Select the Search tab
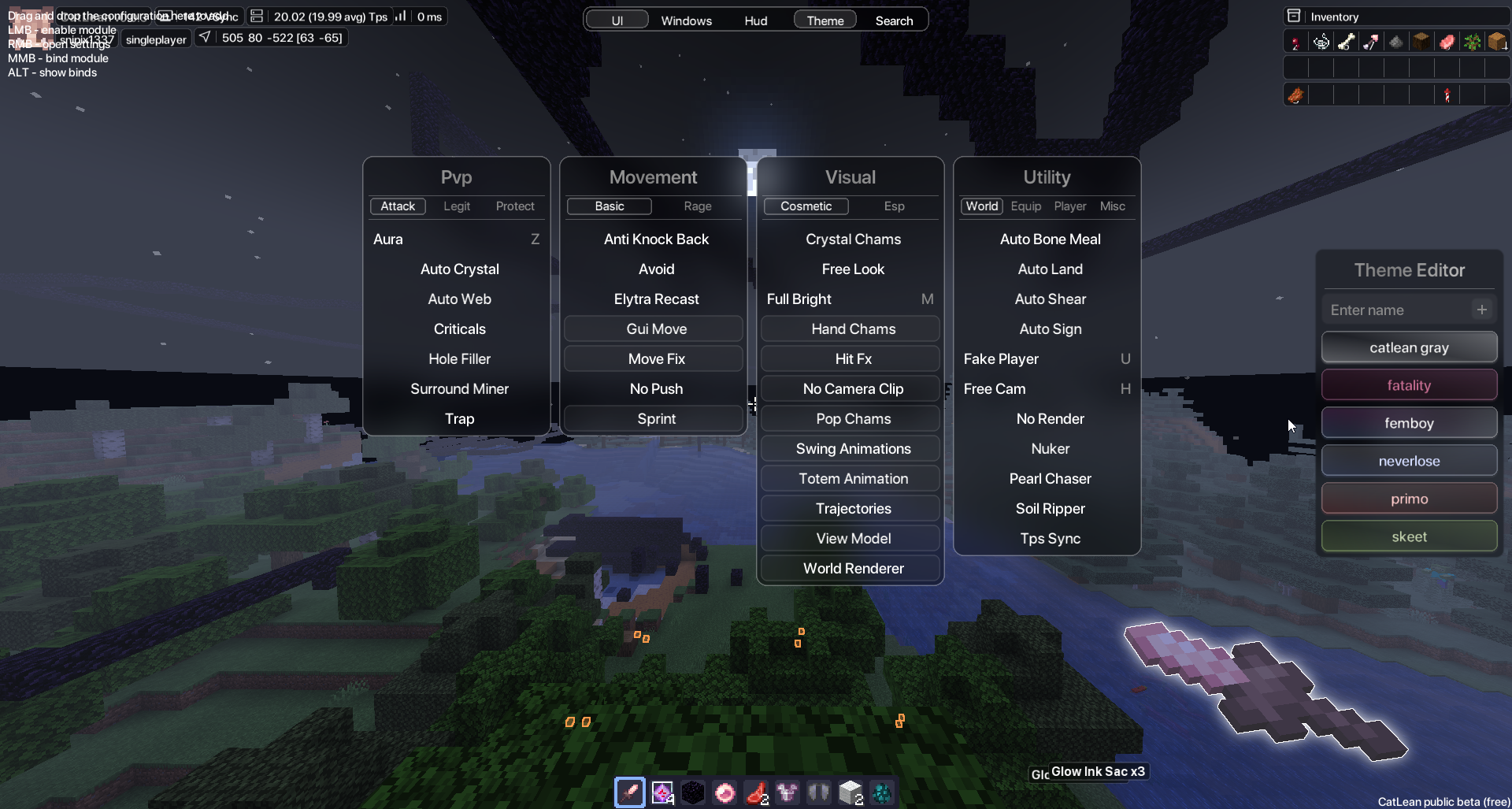The width and height of the screenshot is (1512, 809). 894,20
